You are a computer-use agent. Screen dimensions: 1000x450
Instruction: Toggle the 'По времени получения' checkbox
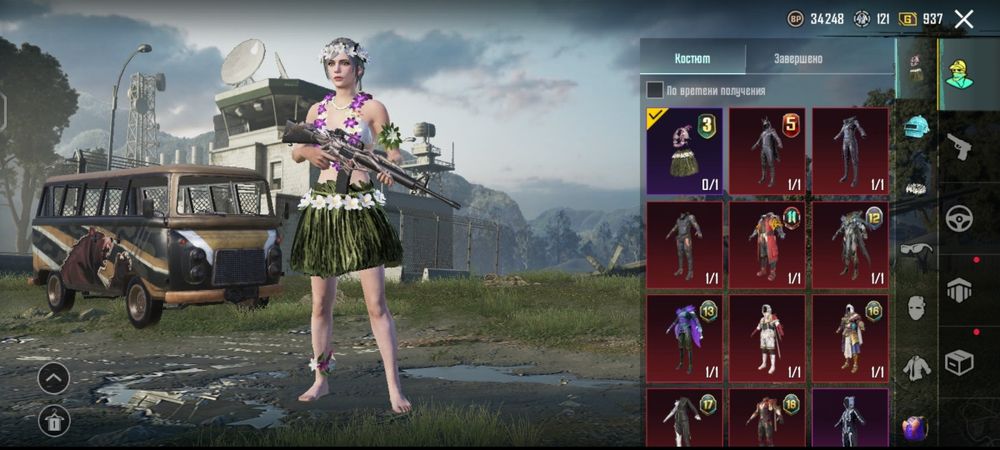pos(655,90)
